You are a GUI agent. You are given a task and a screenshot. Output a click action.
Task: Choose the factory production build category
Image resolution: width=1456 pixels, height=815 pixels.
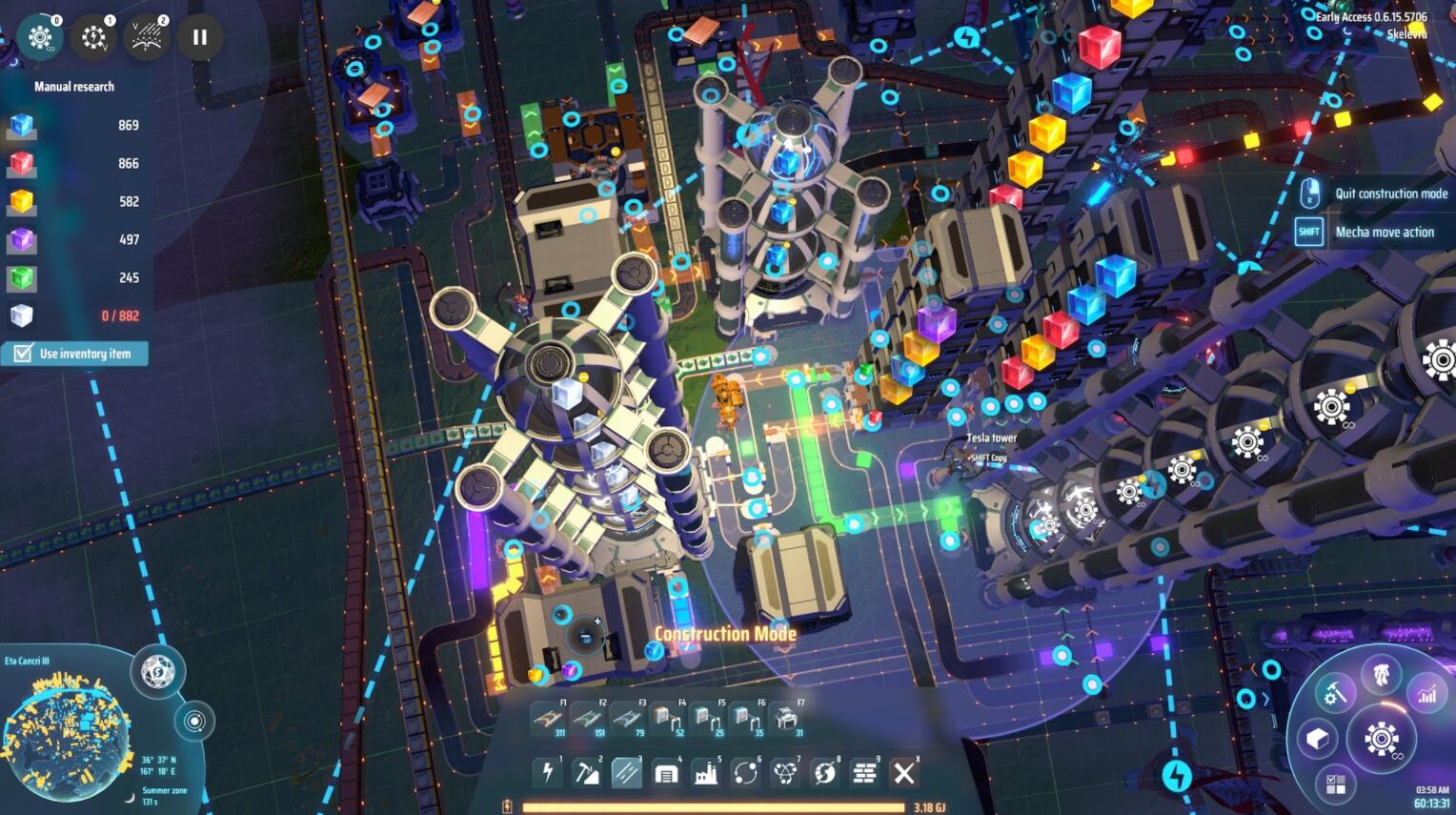(706, 772)
